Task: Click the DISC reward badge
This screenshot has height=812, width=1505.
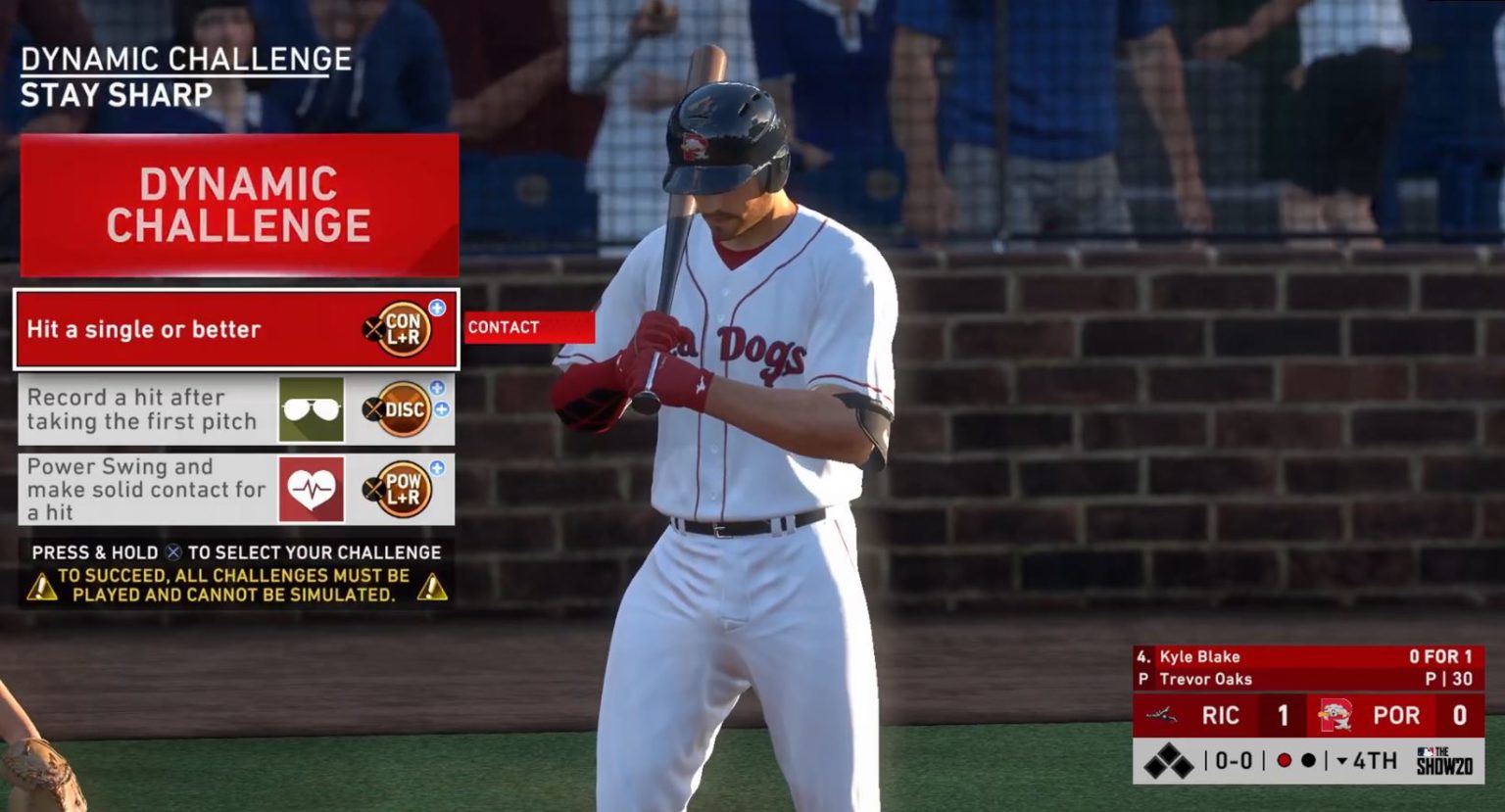Action: coord(404,409)
